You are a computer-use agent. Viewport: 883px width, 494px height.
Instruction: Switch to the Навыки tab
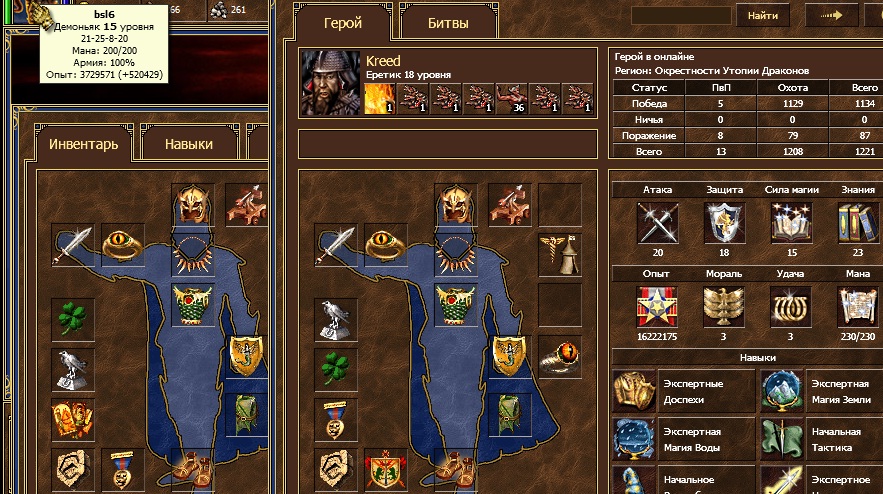[189, 144]
